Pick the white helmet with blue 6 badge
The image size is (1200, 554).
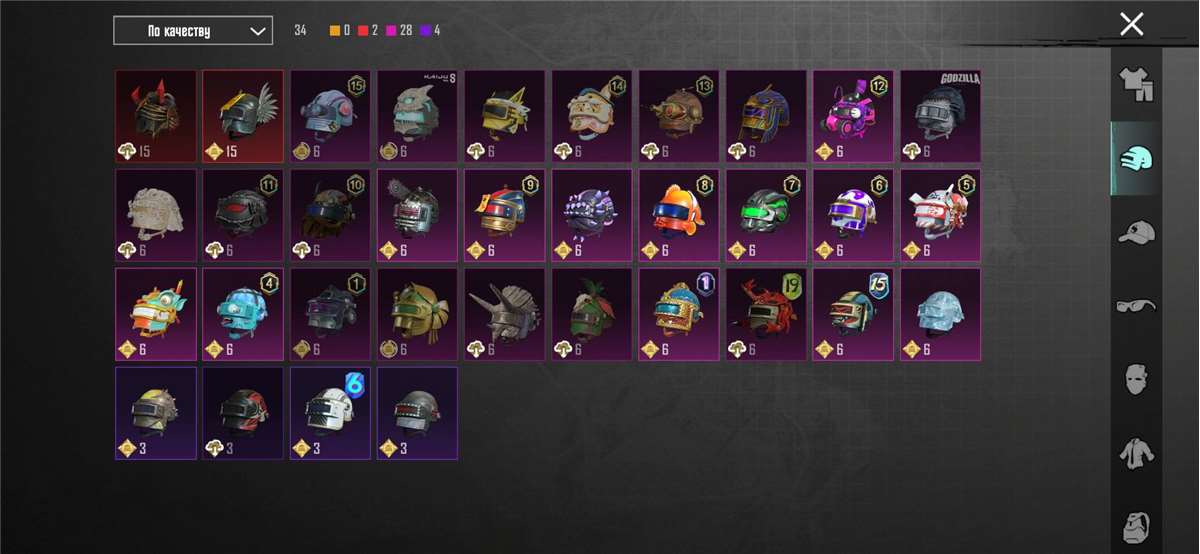click(x=330, y=413)
